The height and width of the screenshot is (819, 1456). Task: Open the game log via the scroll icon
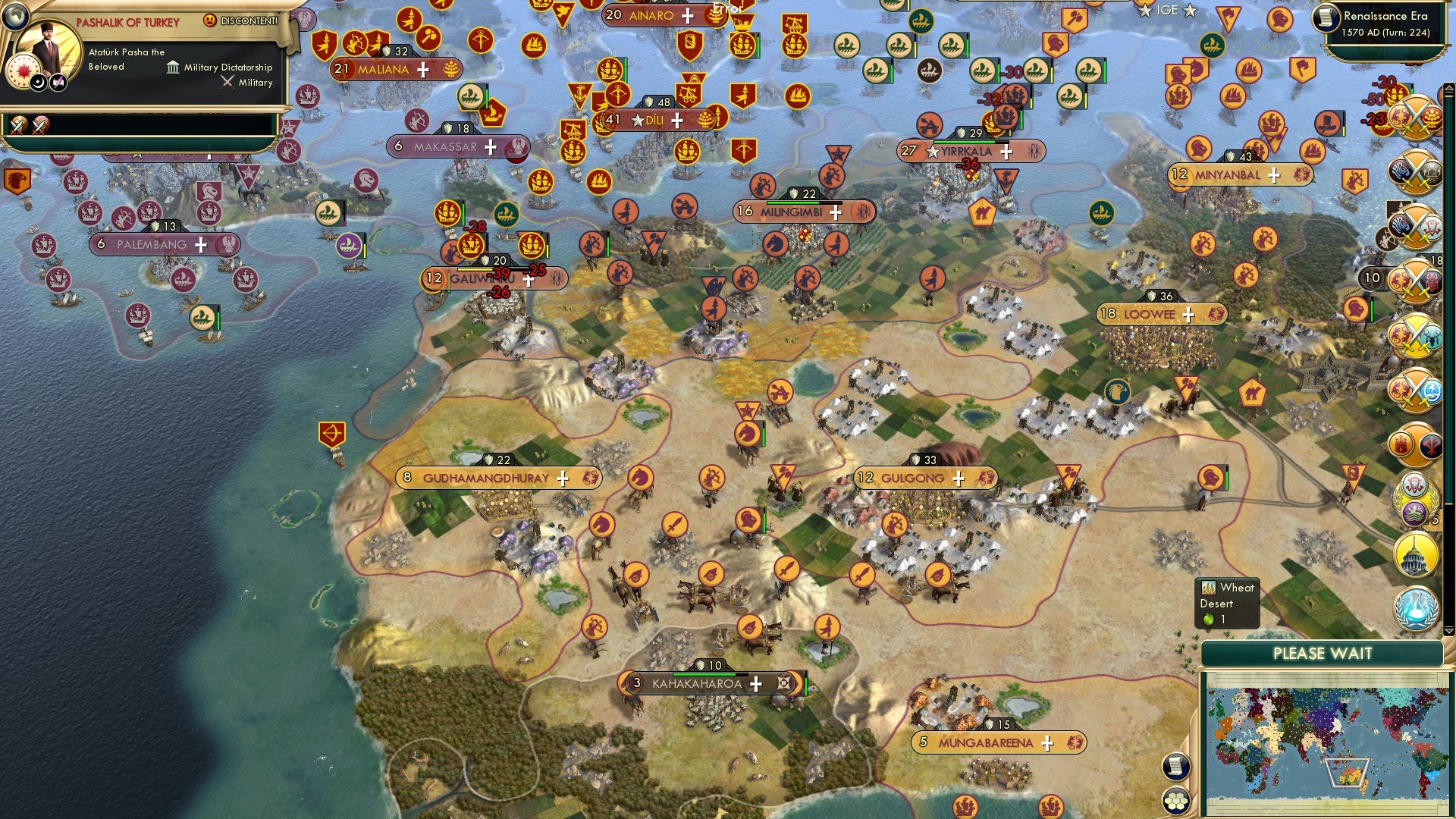point(1175,767)
